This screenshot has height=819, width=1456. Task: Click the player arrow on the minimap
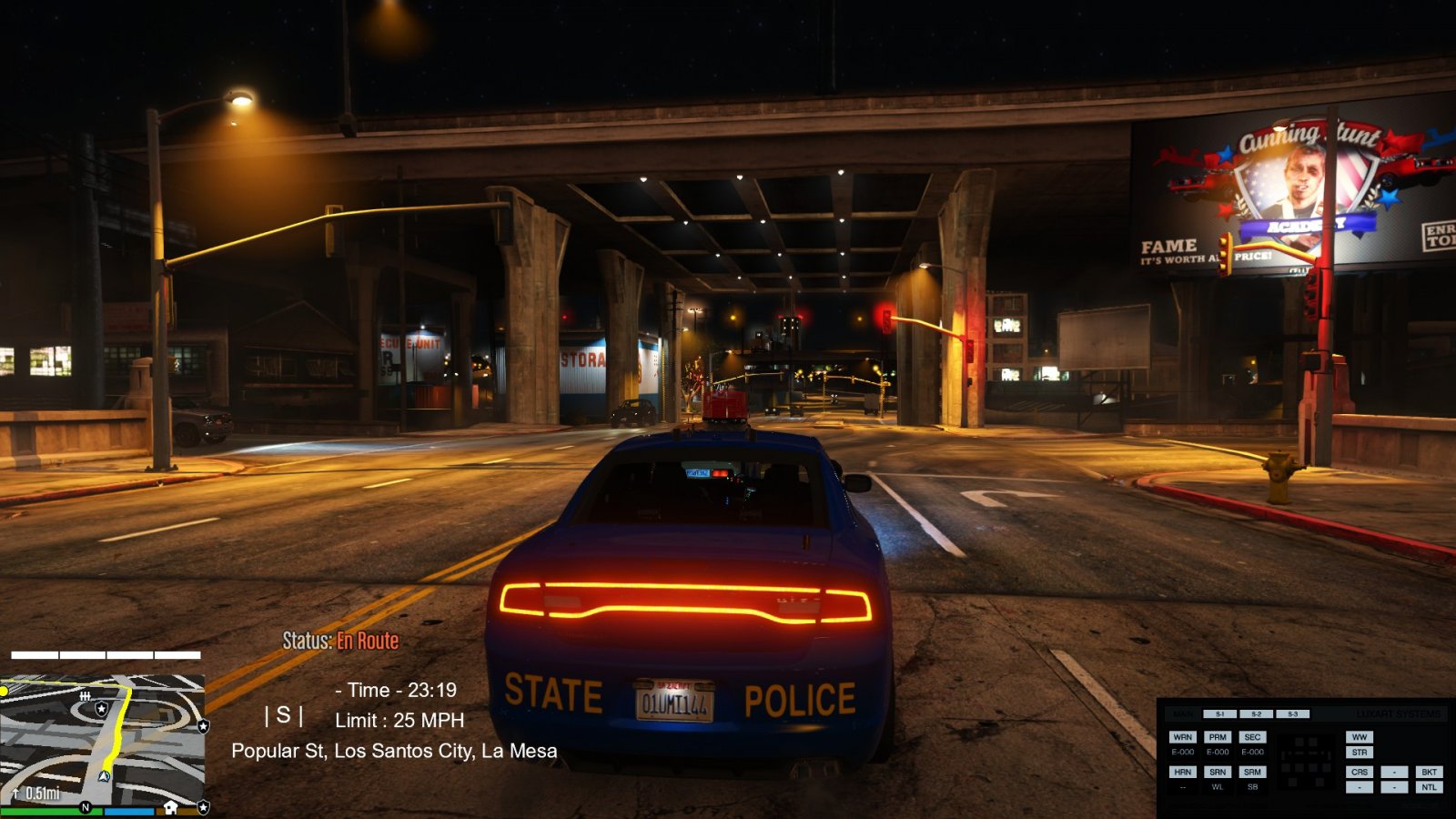point(104,776)
